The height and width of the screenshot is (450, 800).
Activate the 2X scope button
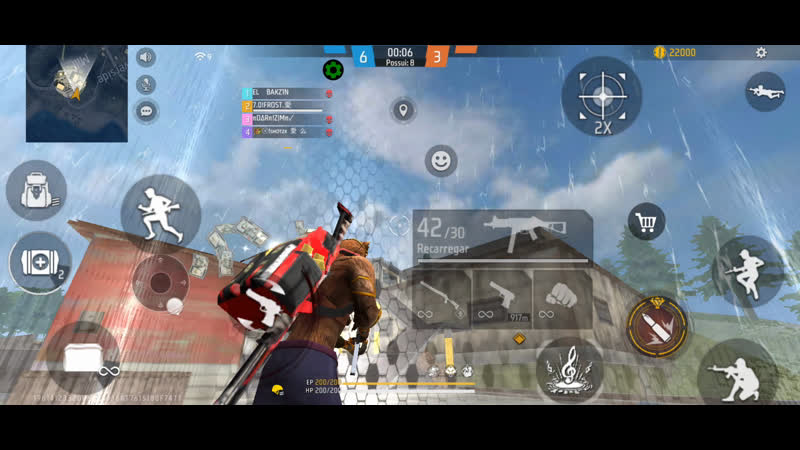[601, 97]
